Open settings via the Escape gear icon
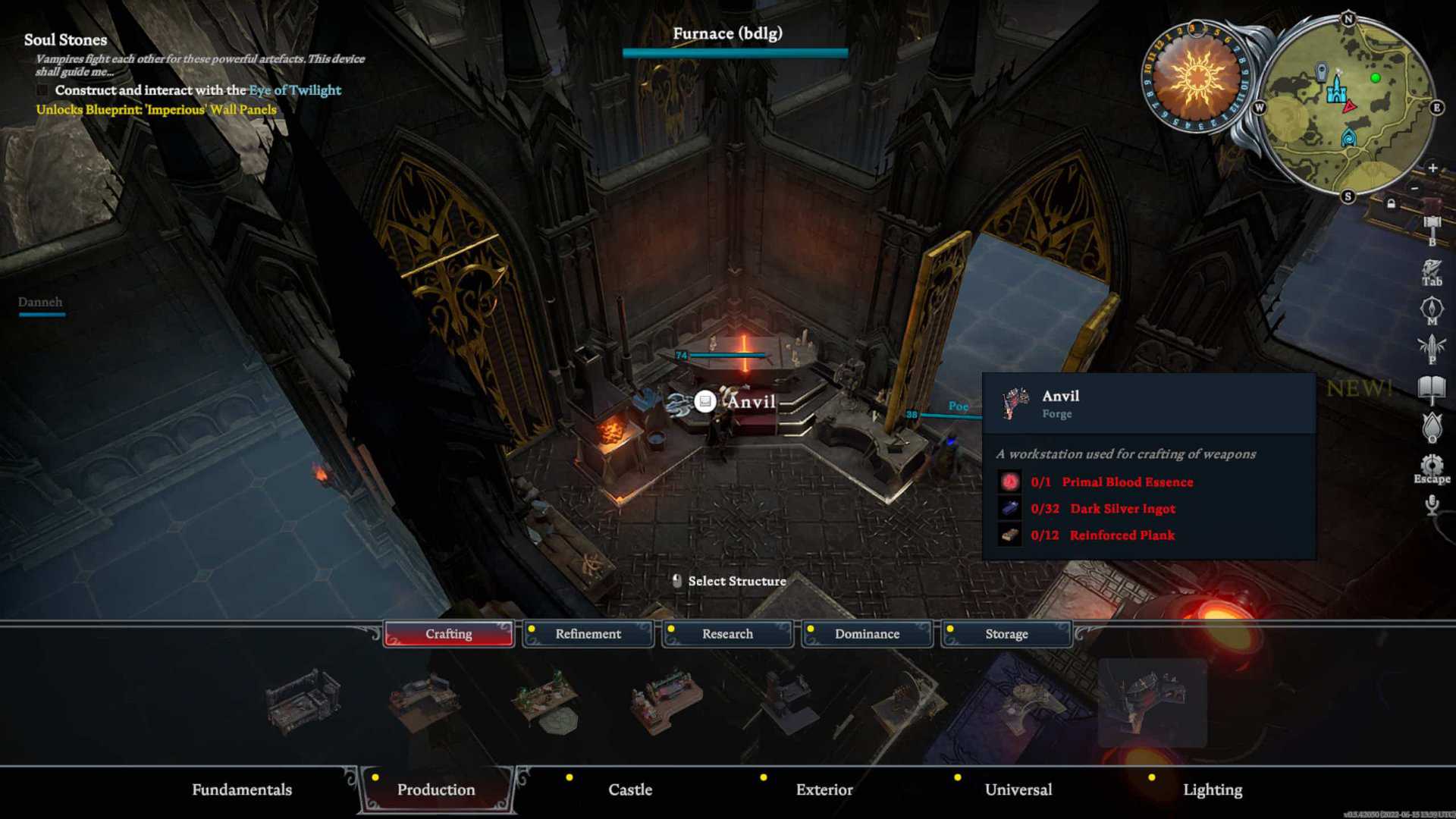 click(x=1432, y=464)
